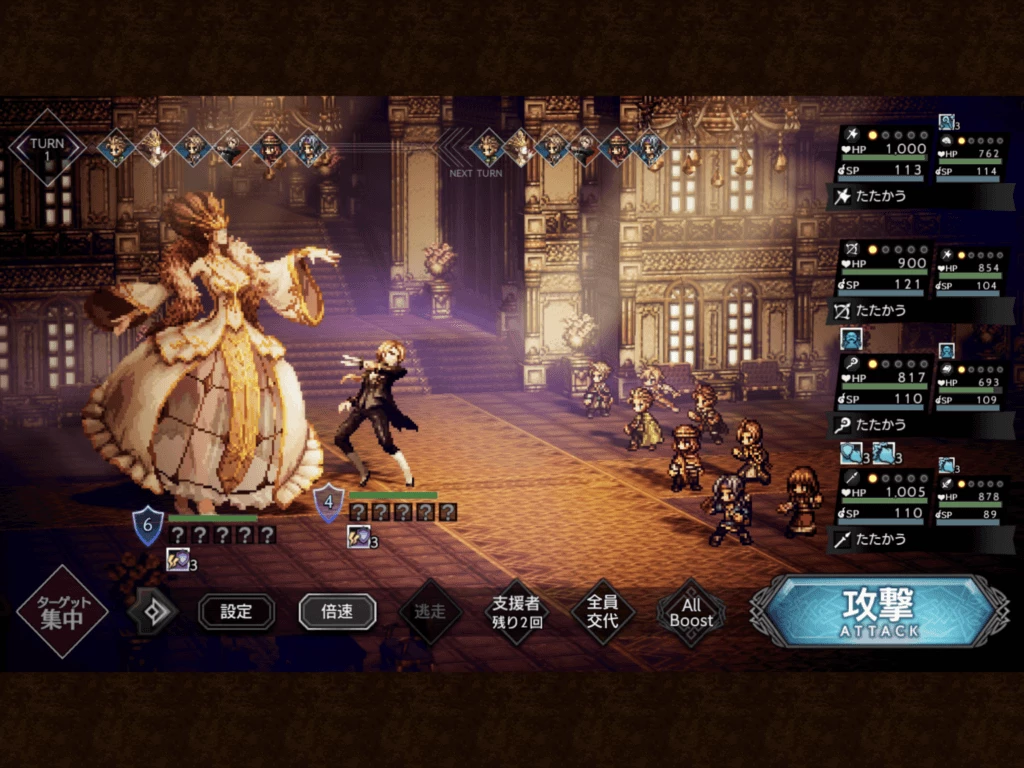
Task: Pick the party member with 1,005 HP
Action: click(x=881, y=500)
